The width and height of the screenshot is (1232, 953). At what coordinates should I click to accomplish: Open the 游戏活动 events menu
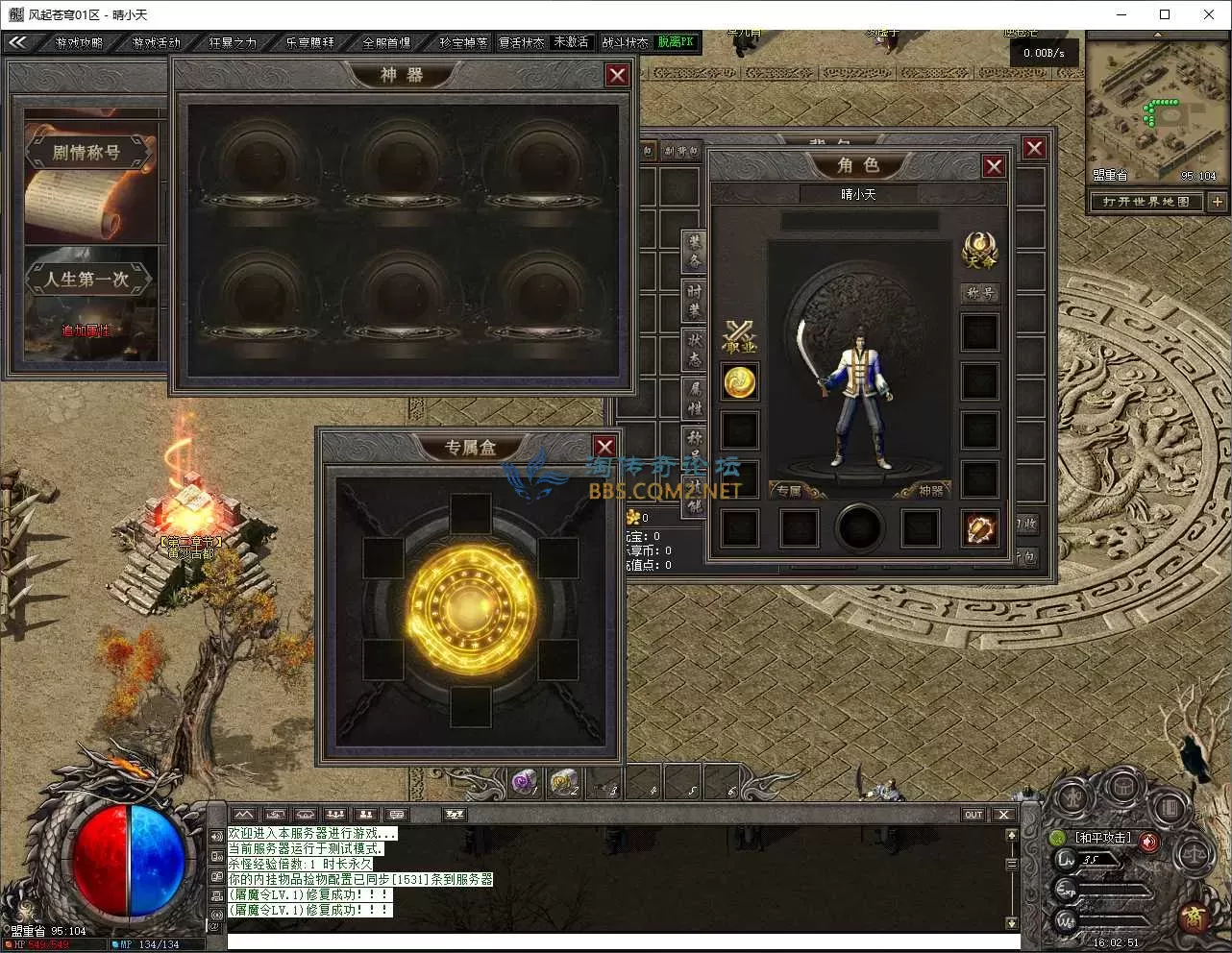(x=156, y=42)
